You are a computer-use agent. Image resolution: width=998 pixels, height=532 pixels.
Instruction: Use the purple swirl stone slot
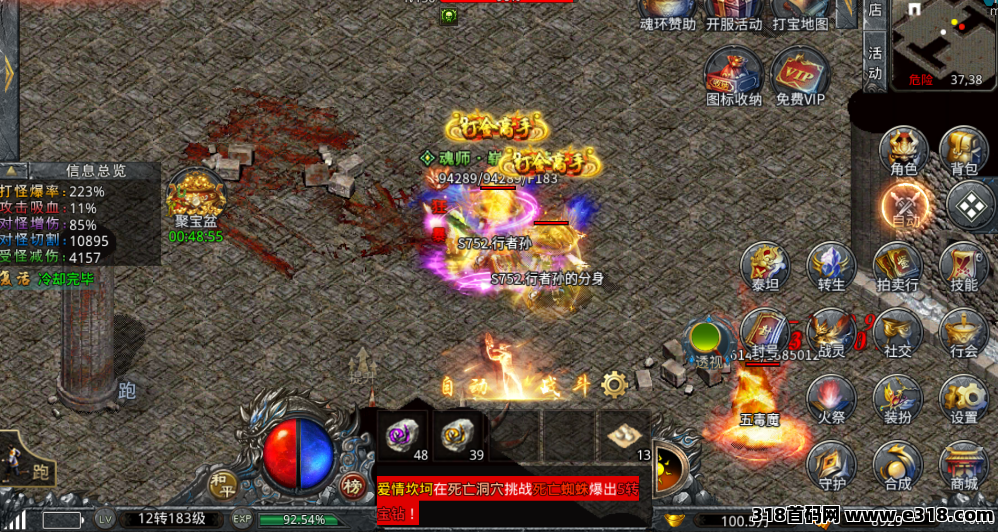pyautogui.click(x=405, y=432)
